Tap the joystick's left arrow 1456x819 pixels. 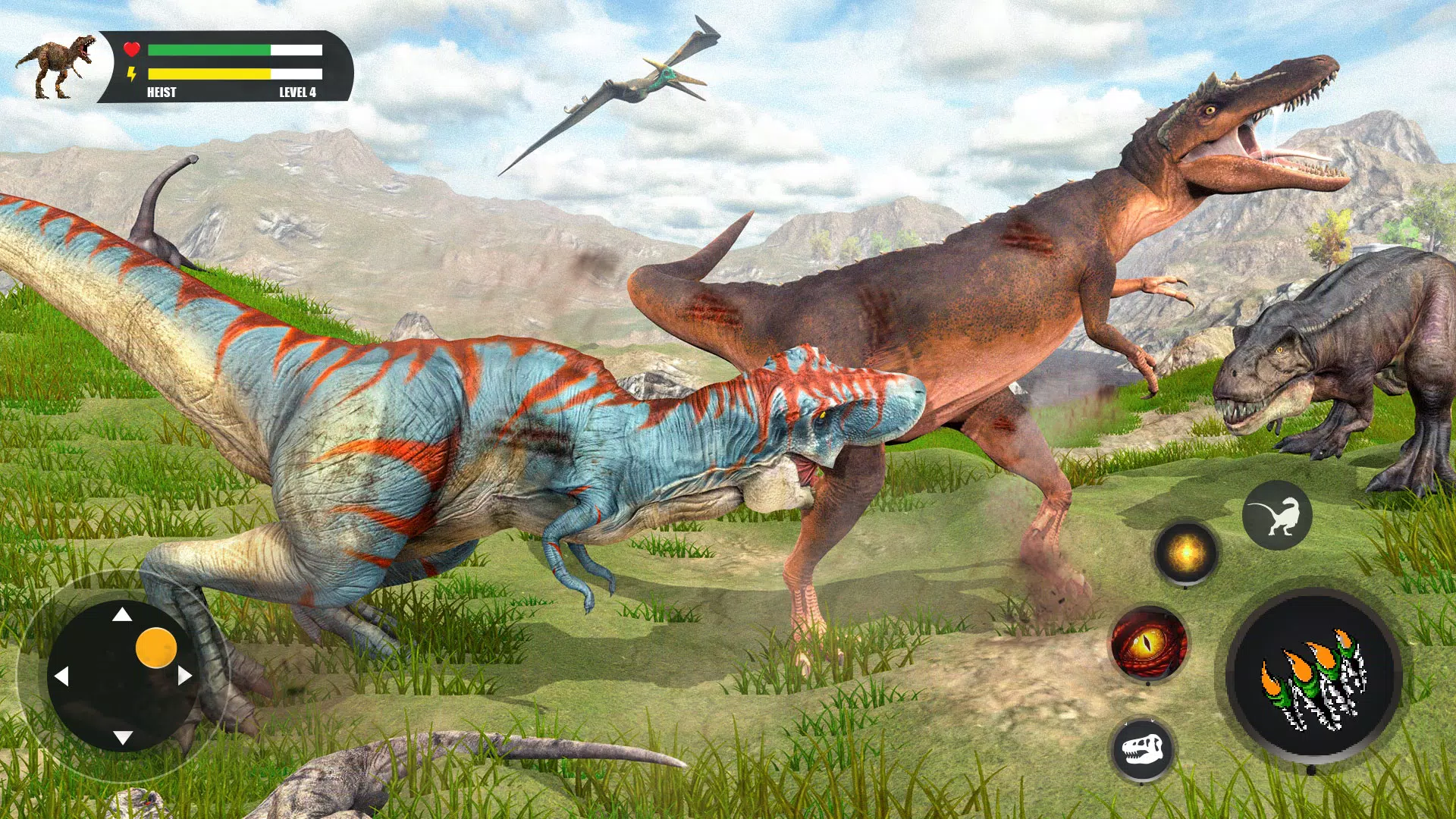click(x=61, y=676)
